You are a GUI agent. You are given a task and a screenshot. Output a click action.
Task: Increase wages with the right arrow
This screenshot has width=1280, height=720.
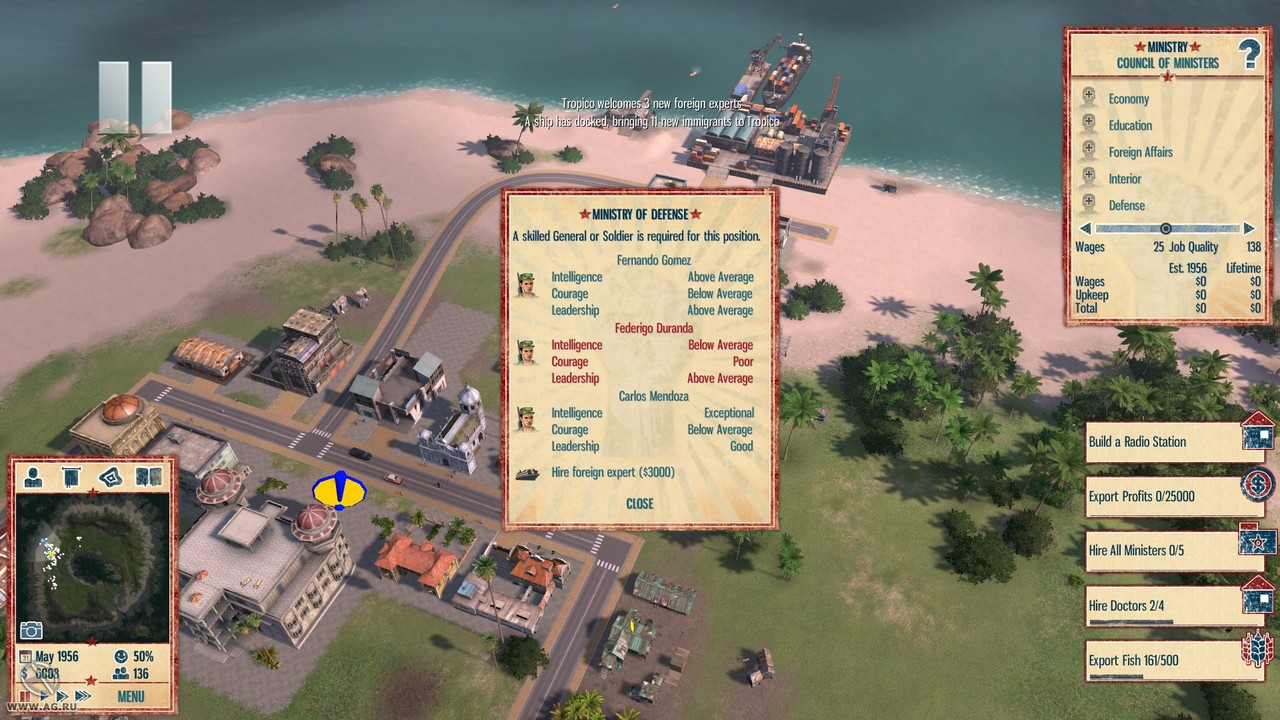coord(1249,229)
